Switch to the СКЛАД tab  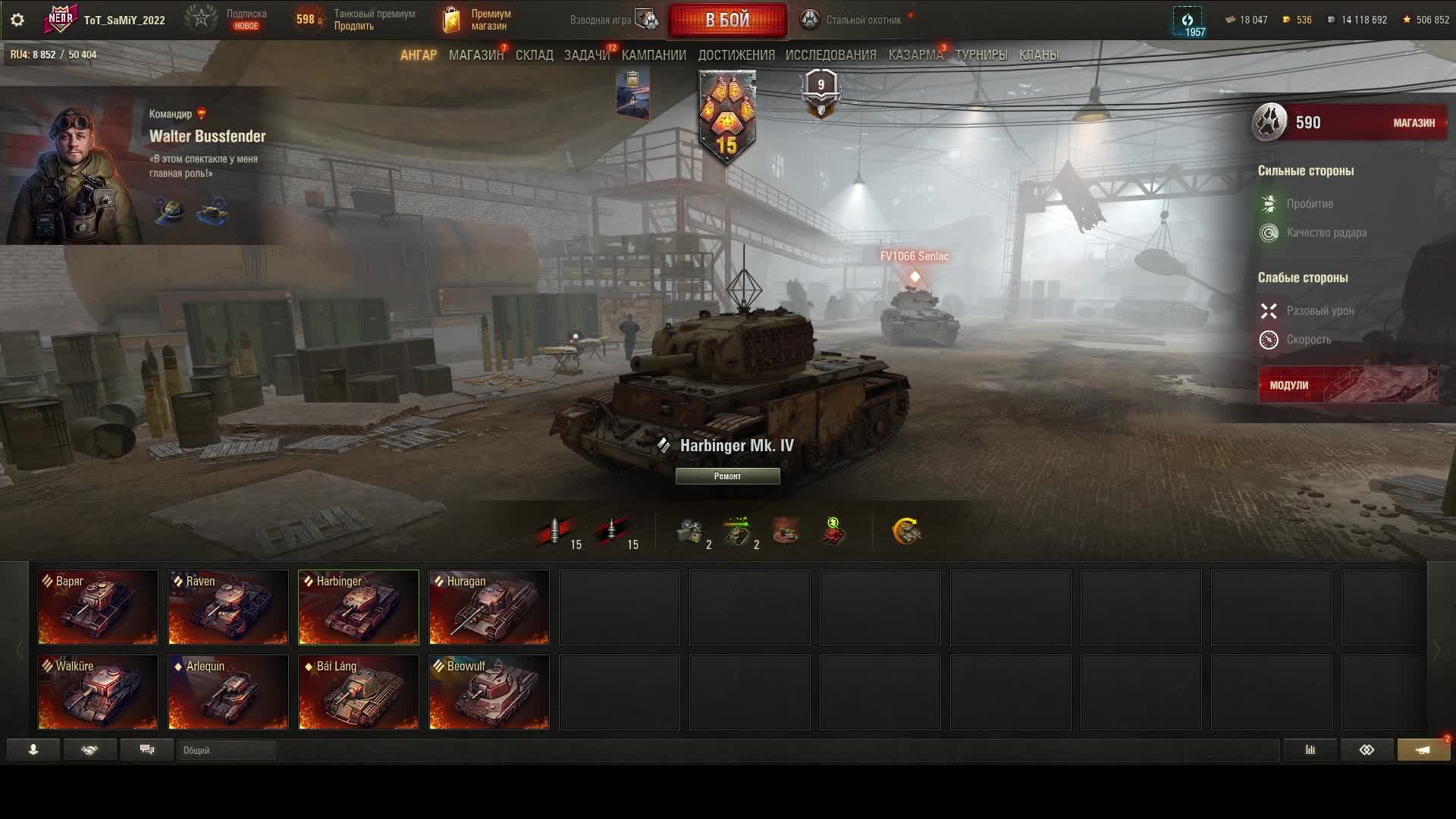point(534,55)
